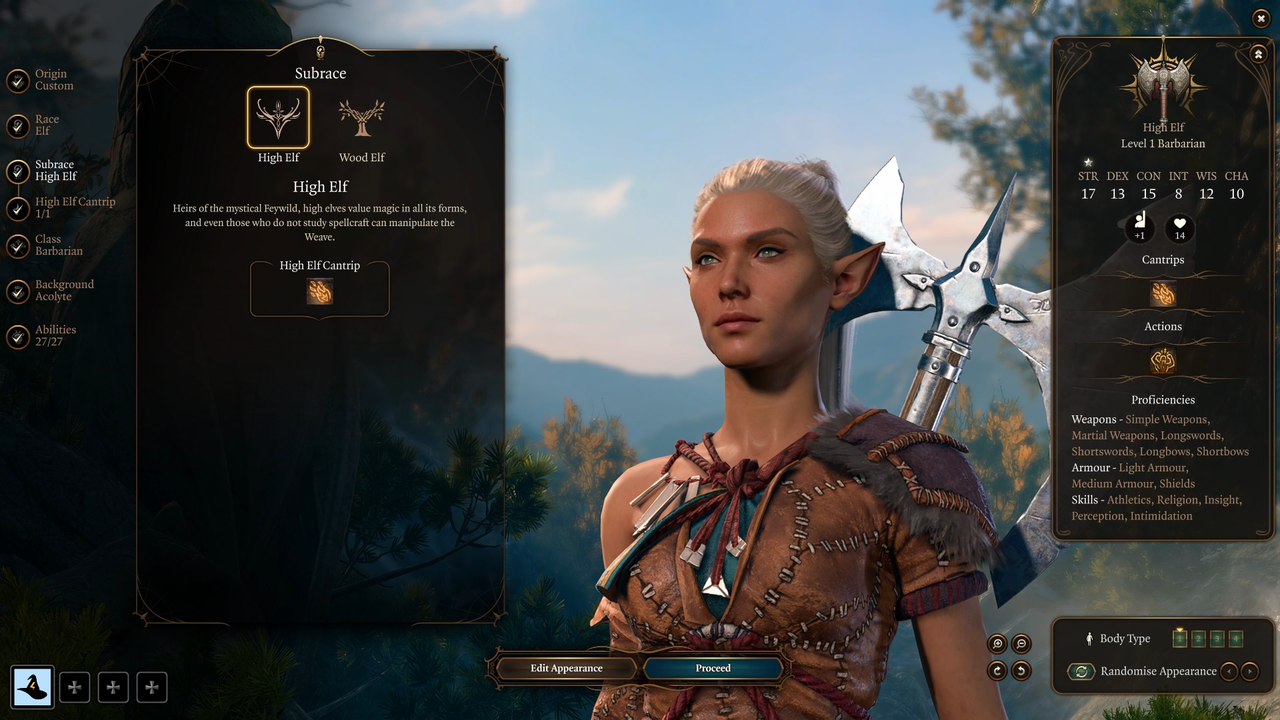This screenshot has width=1280, height=720.
Task: Collapse the character summary panel
Action: click(x=1258, y=54)
